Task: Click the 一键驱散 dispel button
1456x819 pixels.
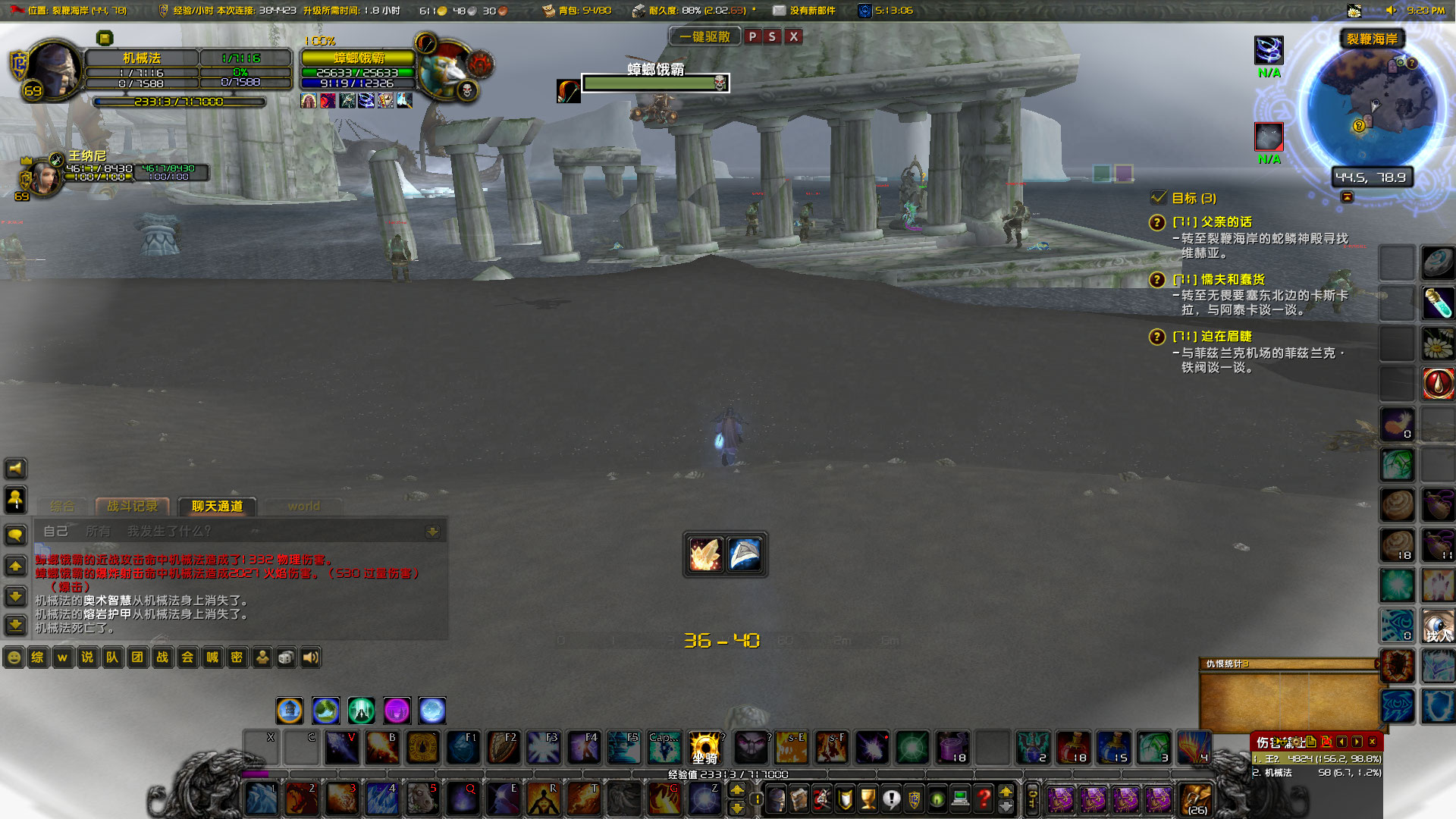Action: pos(704,36)
